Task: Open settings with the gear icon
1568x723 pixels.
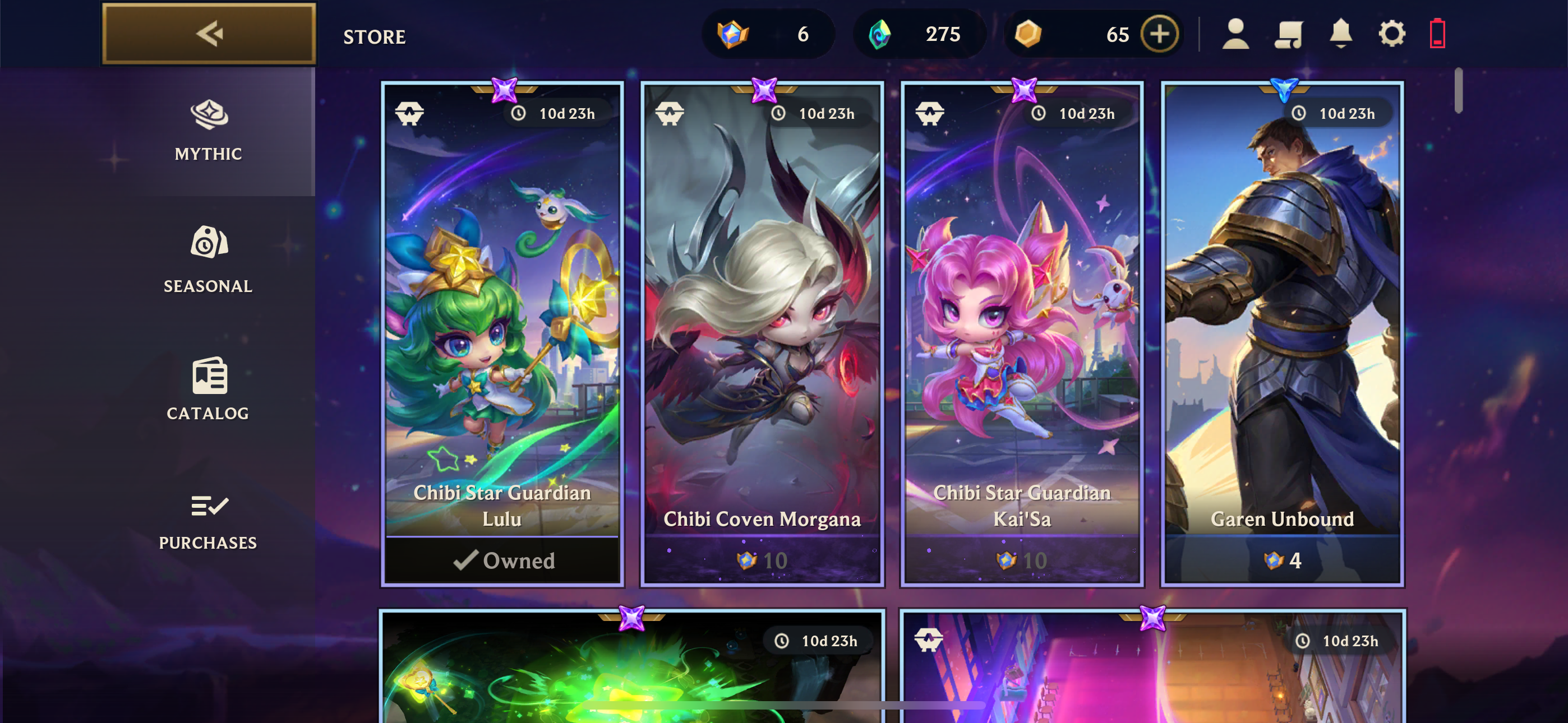Action: click(1391, 34)
